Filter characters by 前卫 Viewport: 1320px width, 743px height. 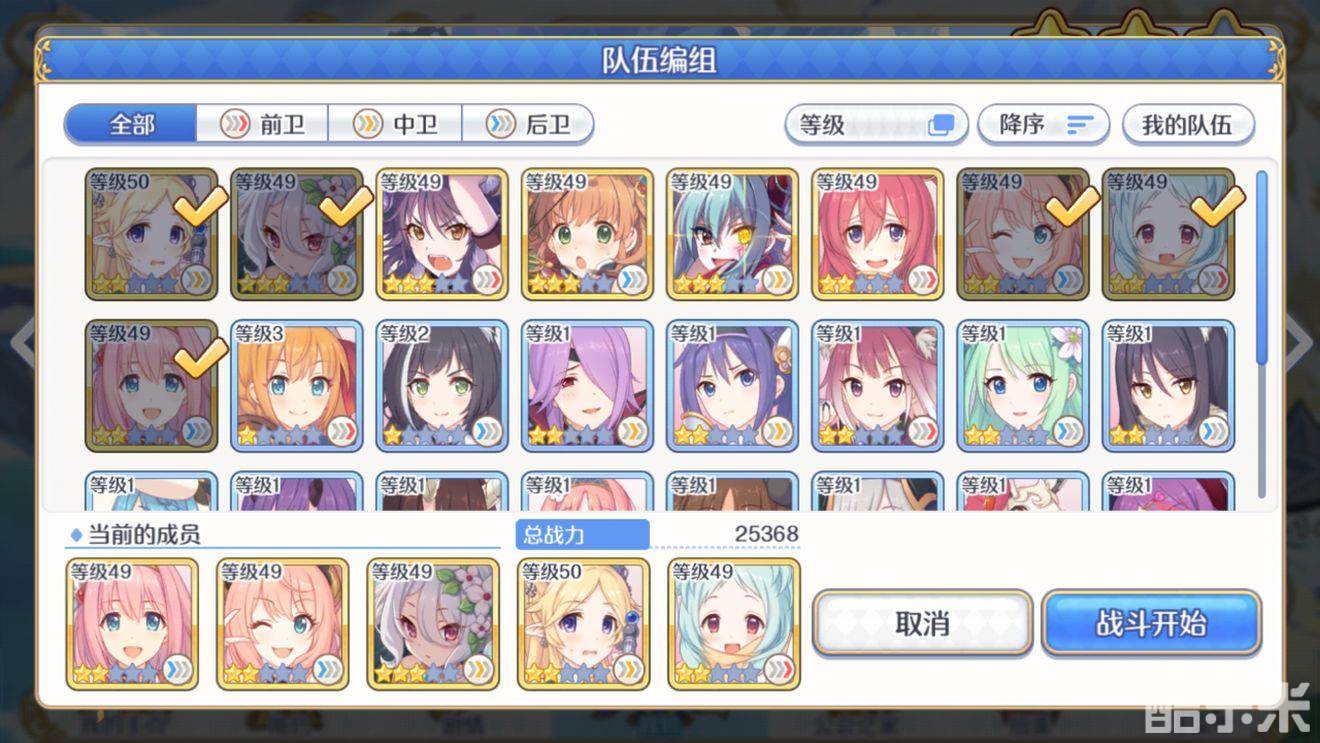point(263,124)
